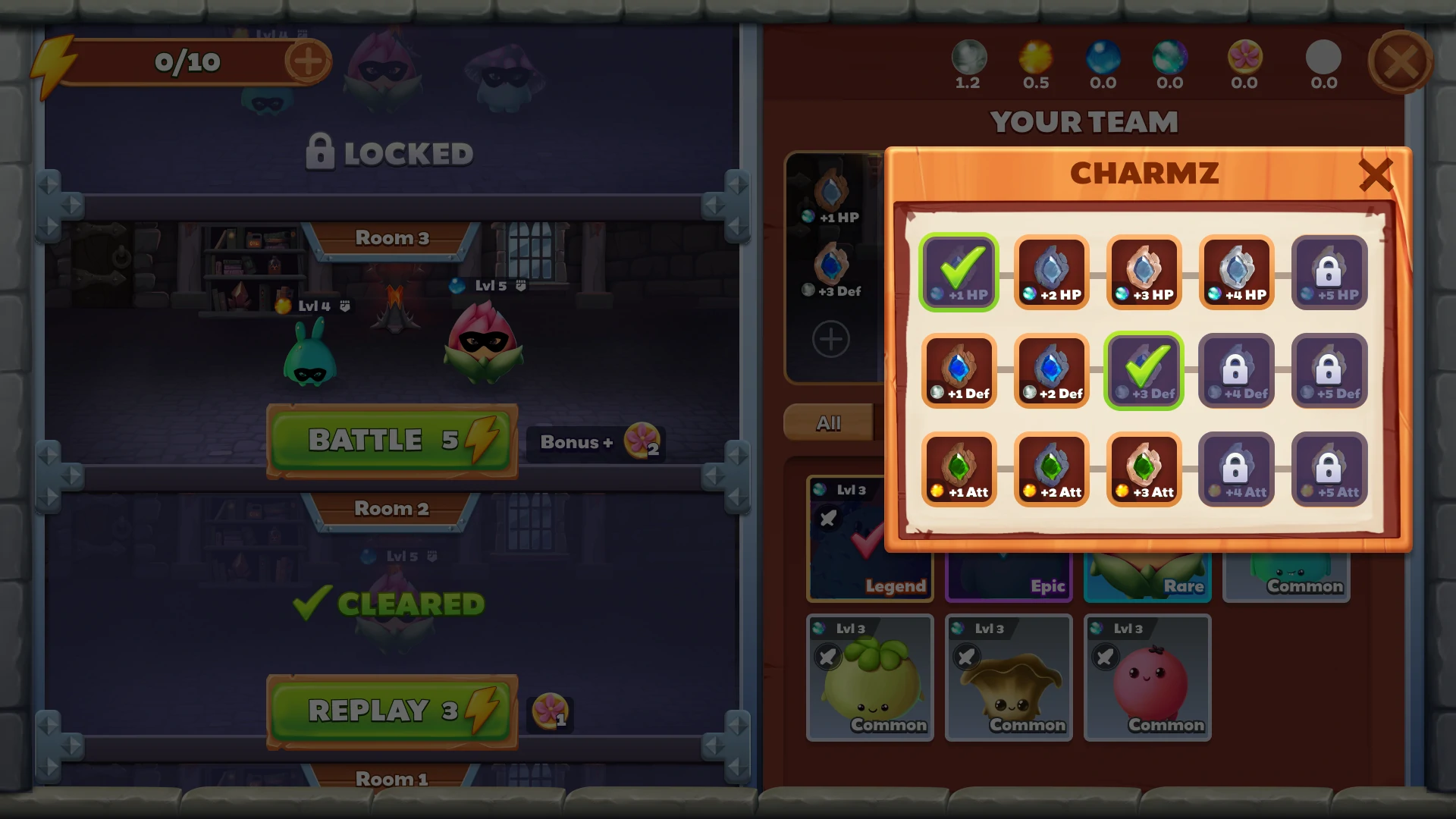Add a charm to the empty plus slot
This screenshot has height=819, width=1456.
[831, 339]
